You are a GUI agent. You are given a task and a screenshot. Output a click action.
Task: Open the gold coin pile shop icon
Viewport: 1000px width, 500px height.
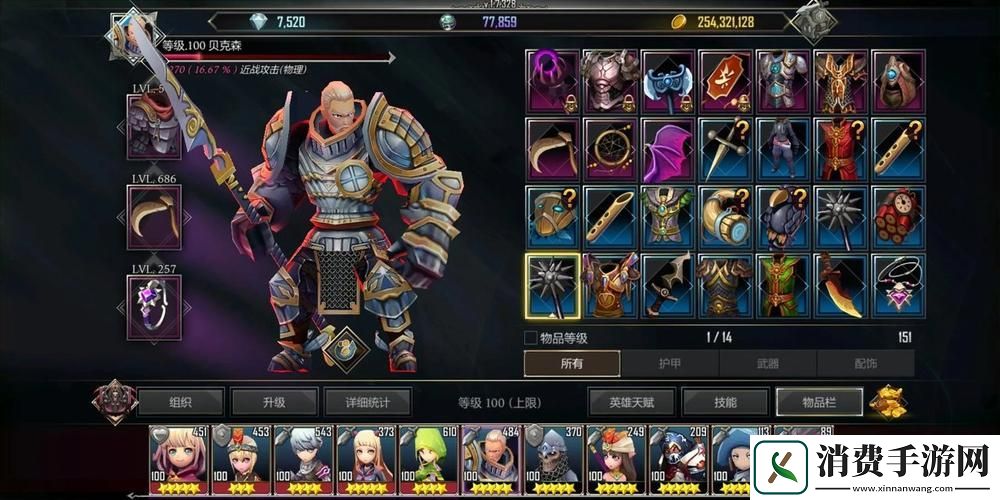point(886,402)
